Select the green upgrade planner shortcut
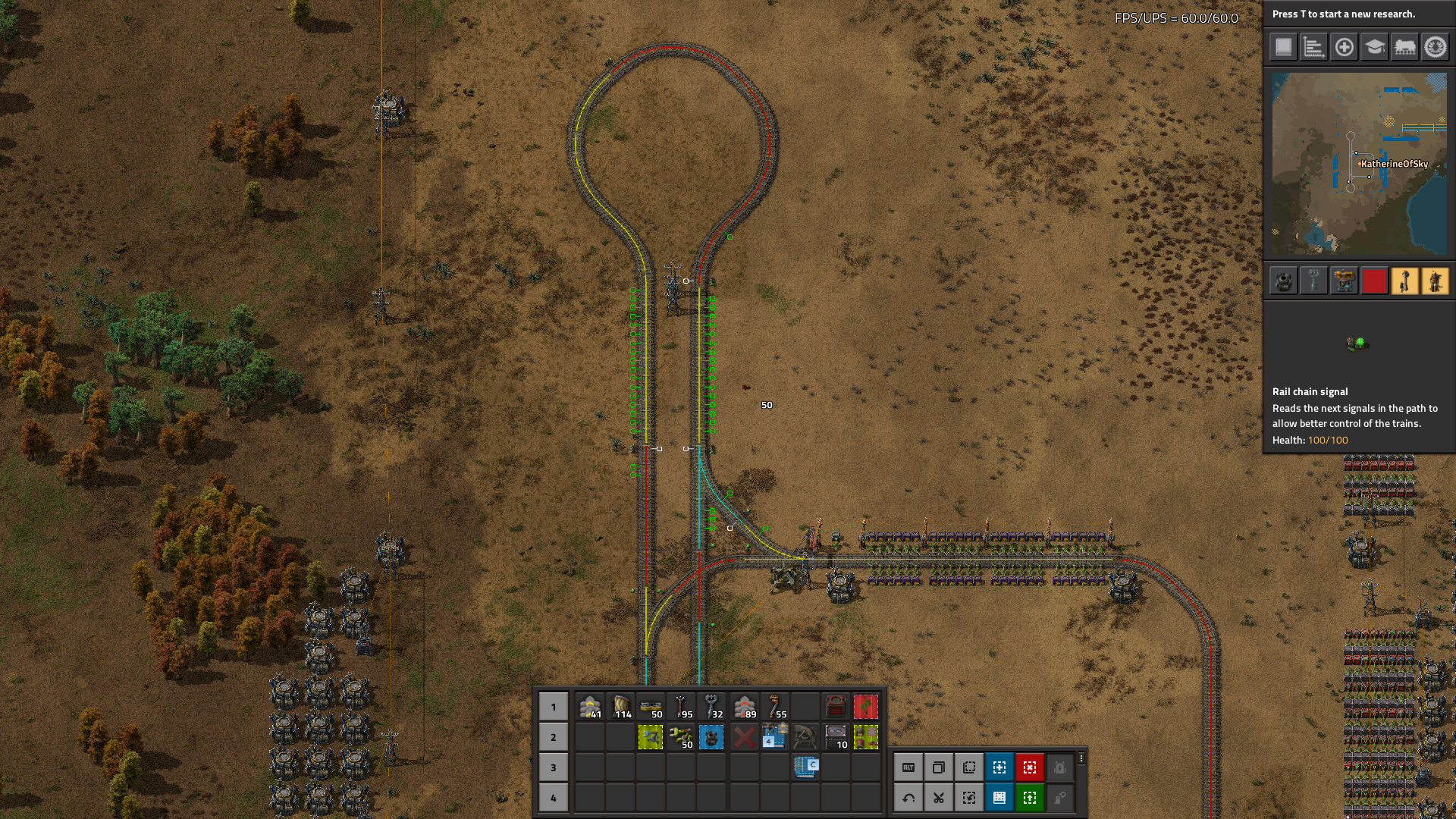Image resolution: width=1456 pixels, height=819 pixels. pyautogui.click(x=1030, y=798)
